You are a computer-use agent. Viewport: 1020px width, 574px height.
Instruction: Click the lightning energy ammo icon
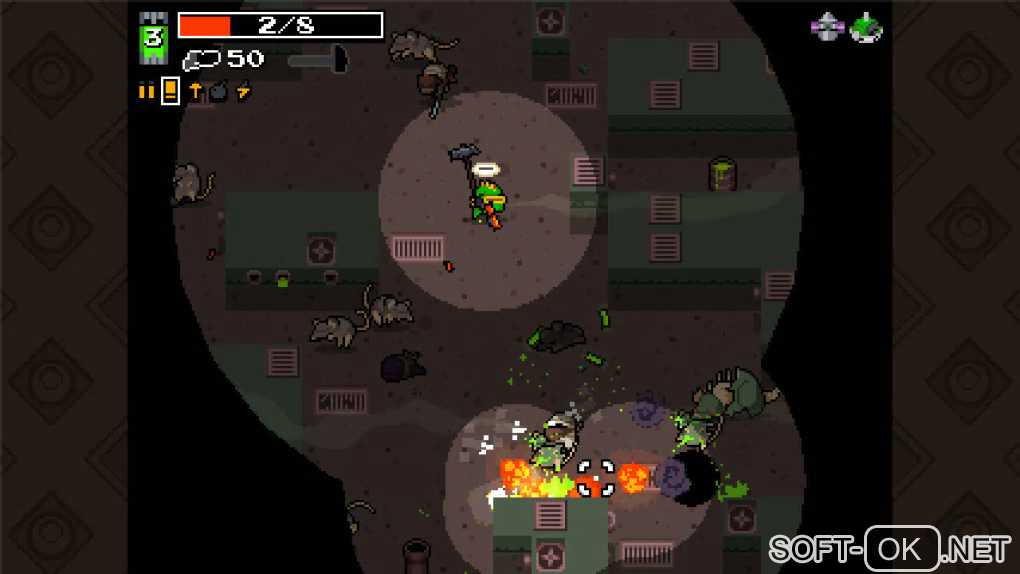pos(243,91)
